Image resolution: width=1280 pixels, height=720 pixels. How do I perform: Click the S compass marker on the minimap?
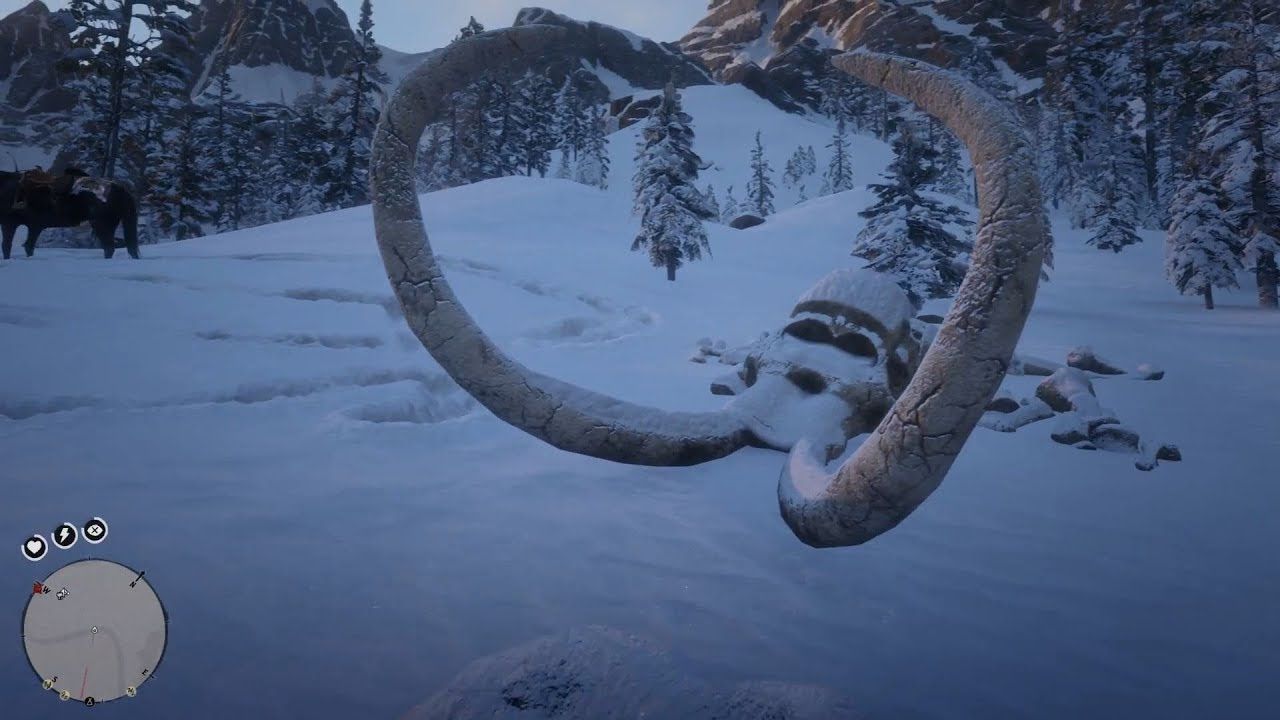[x=54, y=680]
